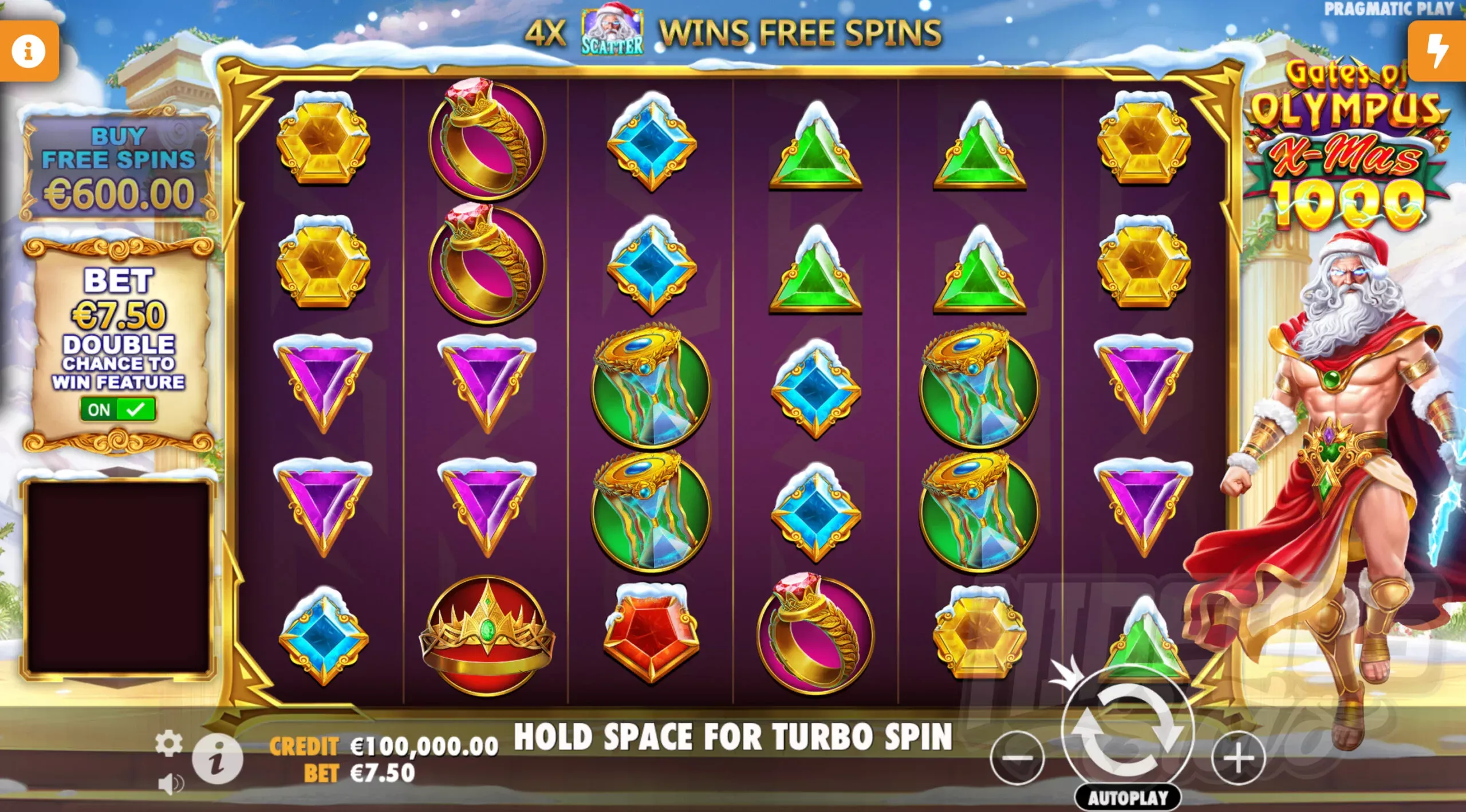The image size is (1466, 812).
Task: Buy free spins for €600.00
Action: pos(119,167)
